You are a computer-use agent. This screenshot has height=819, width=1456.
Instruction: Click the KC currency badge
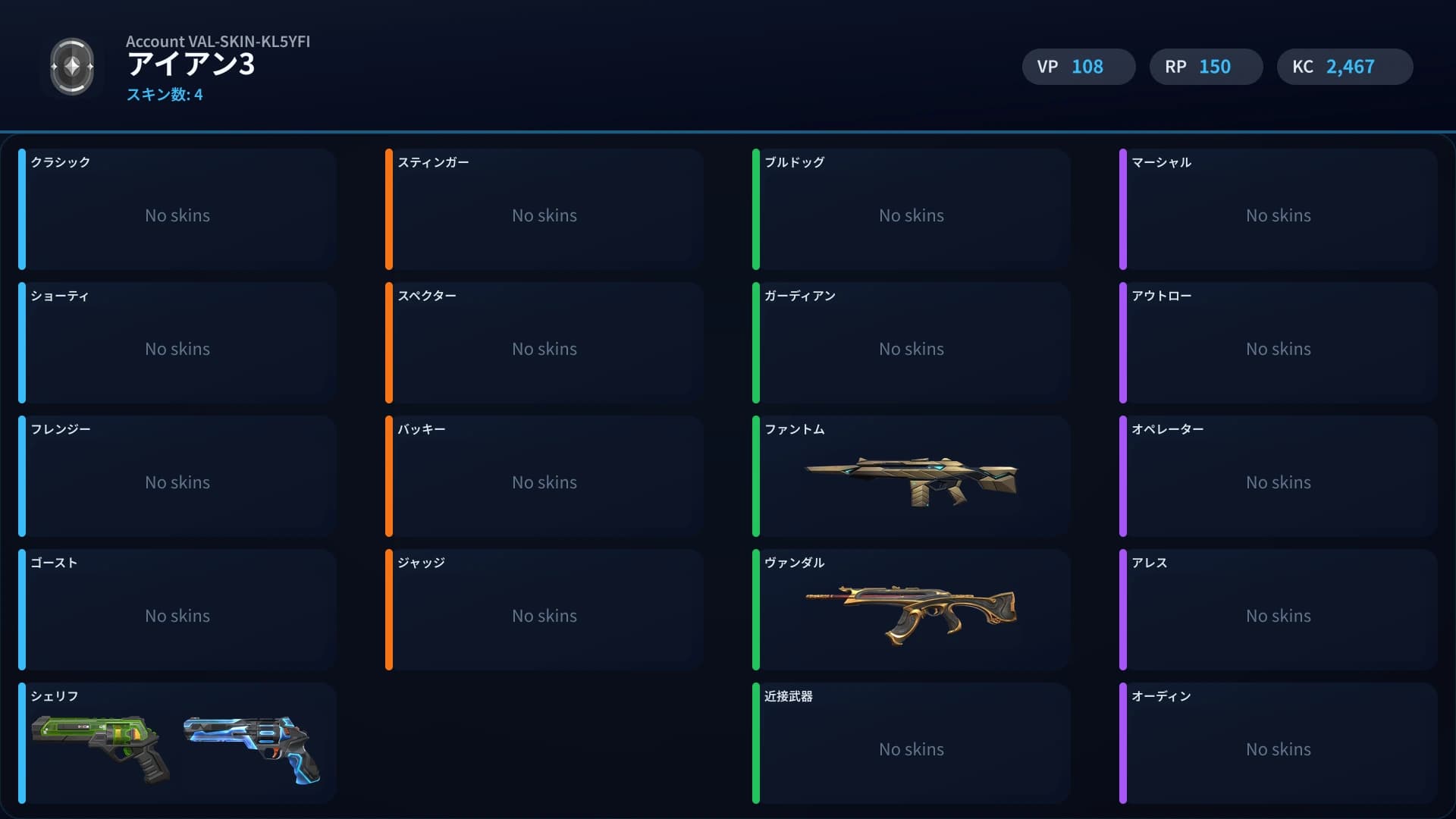coord(1344,67)
